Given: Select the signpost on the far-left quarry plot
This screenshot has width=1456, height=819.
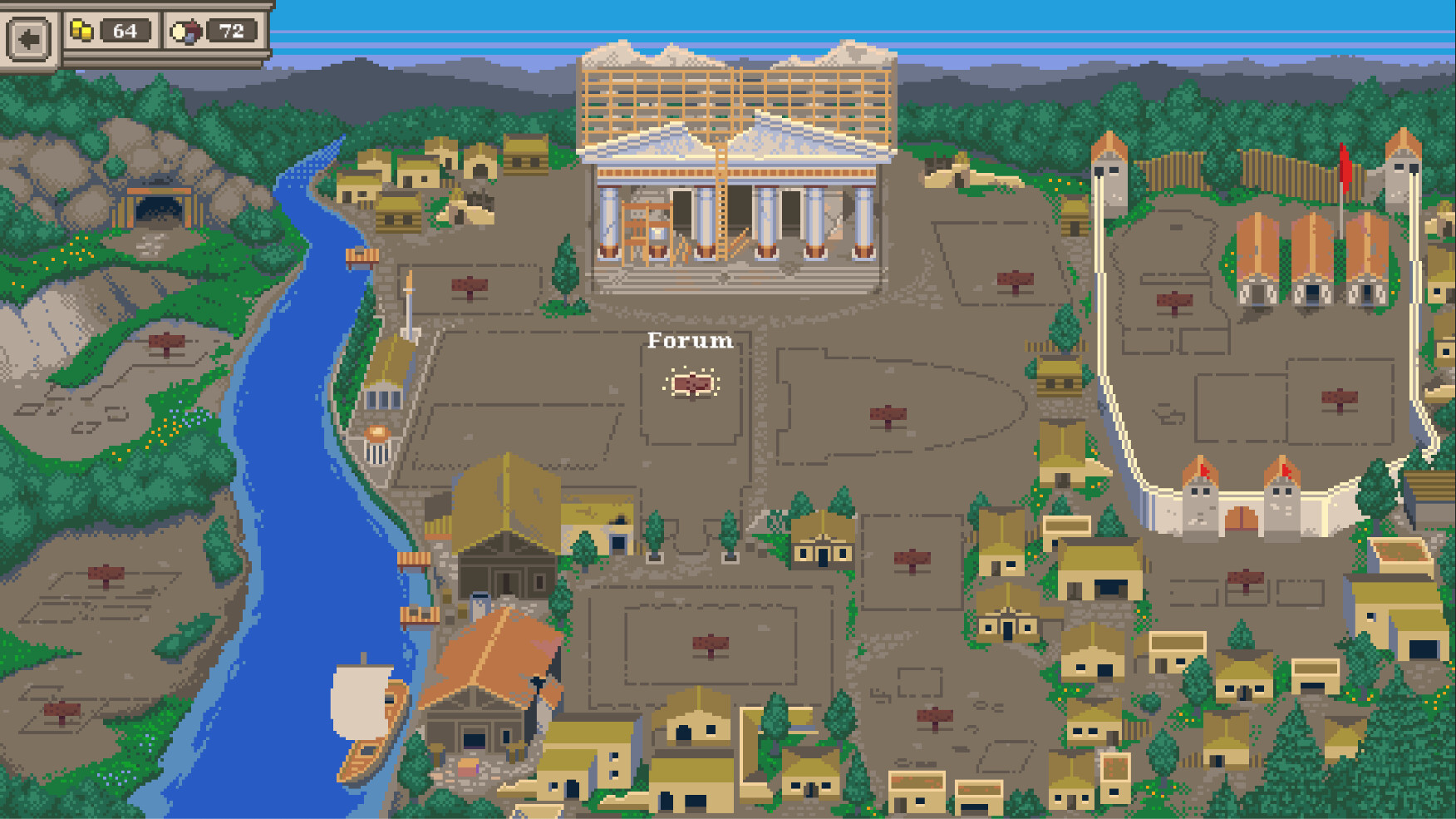Looking at the screenshot, I should coord(167,340).
